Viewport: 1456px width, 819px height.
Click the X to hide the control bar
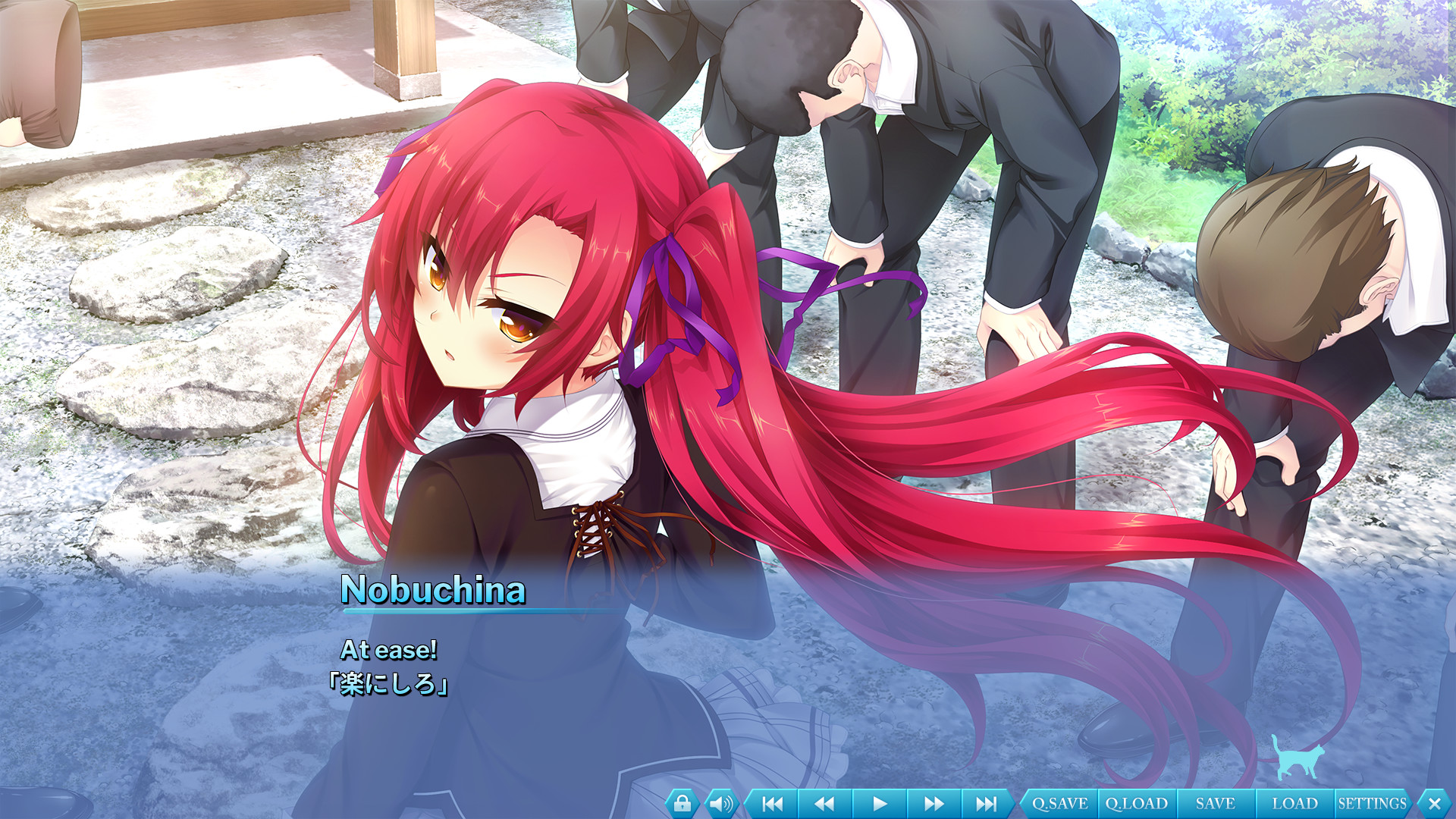(1433, 802)
